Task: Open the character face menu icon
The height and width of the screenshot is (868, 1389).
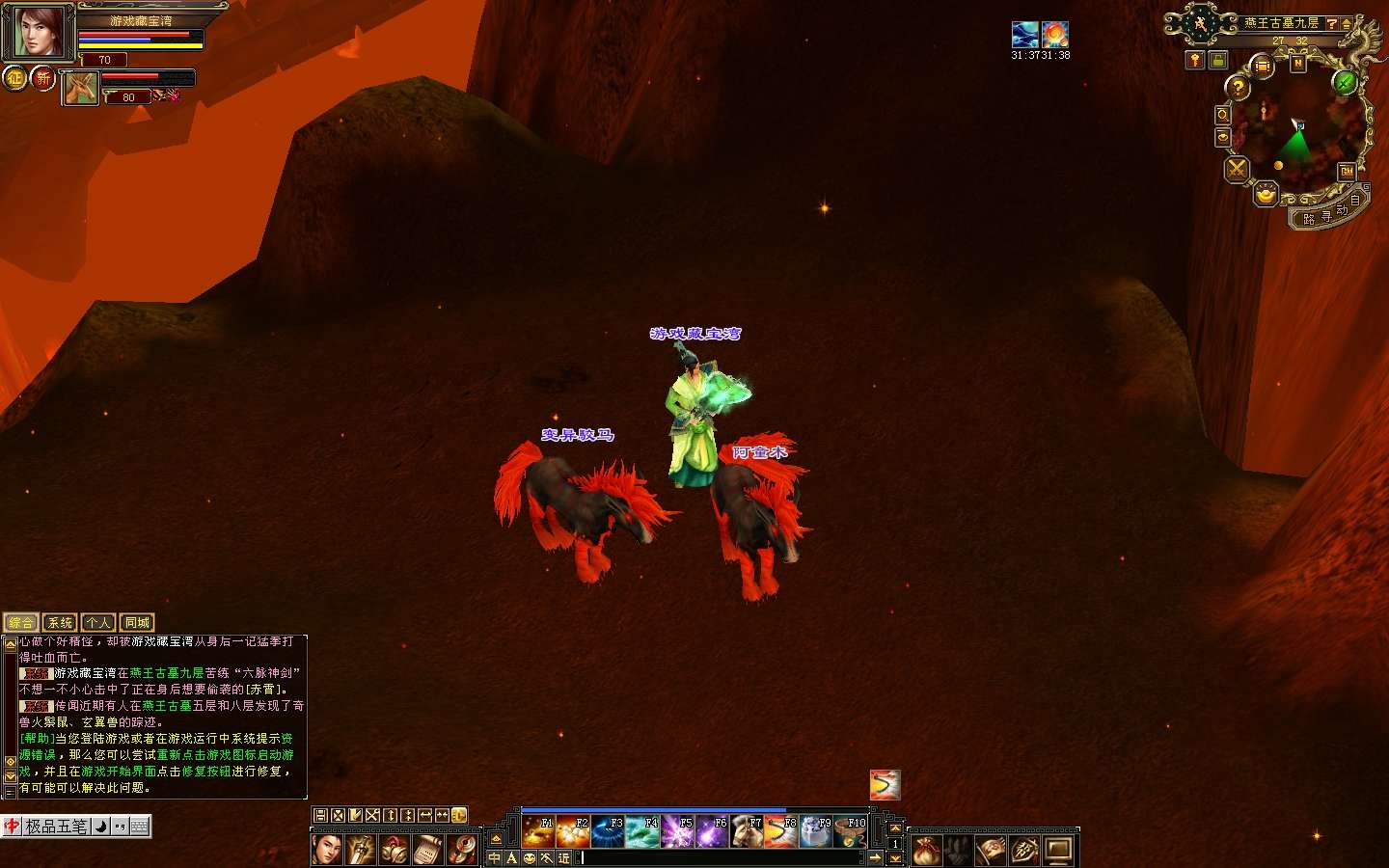Action: (x=326, y=850)
